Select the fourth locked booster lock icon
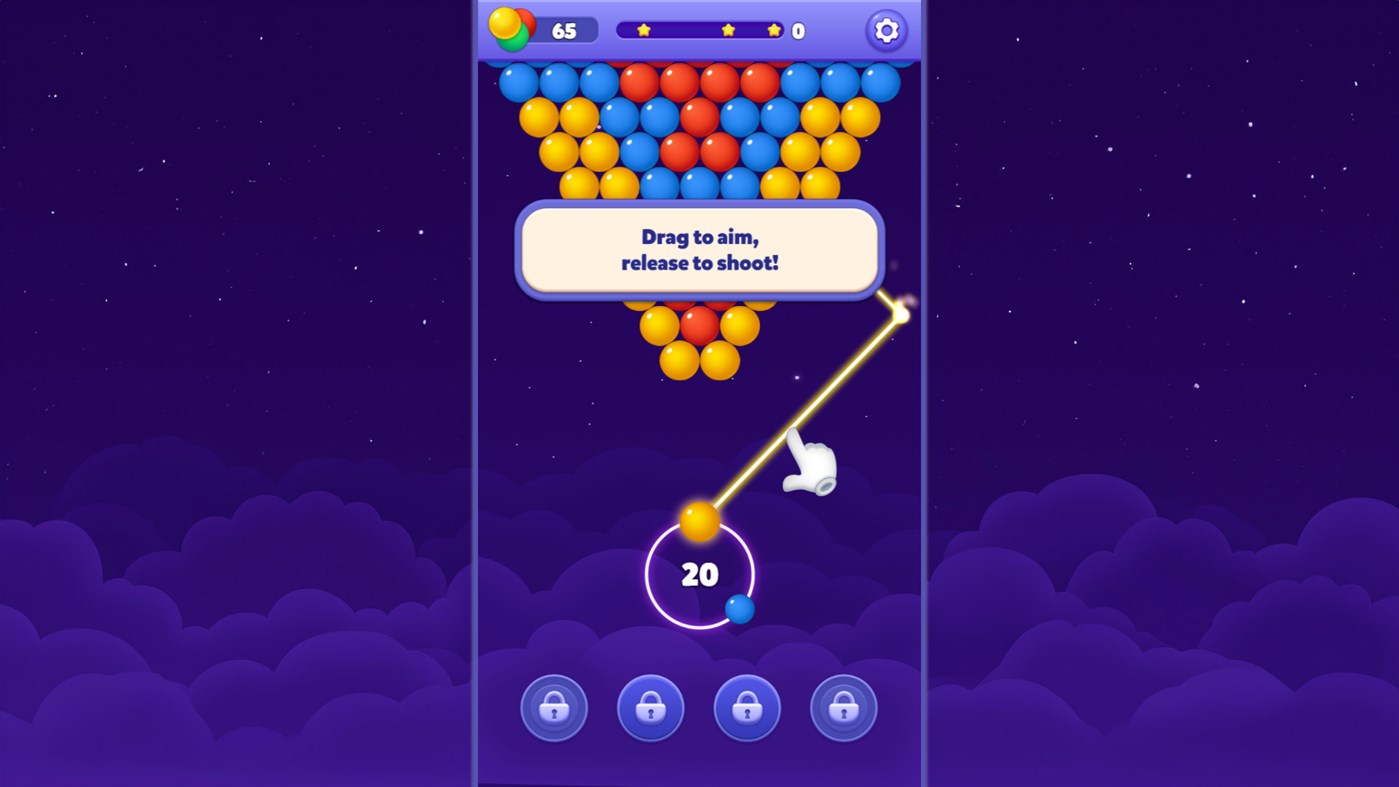 (x=843, y=707)
